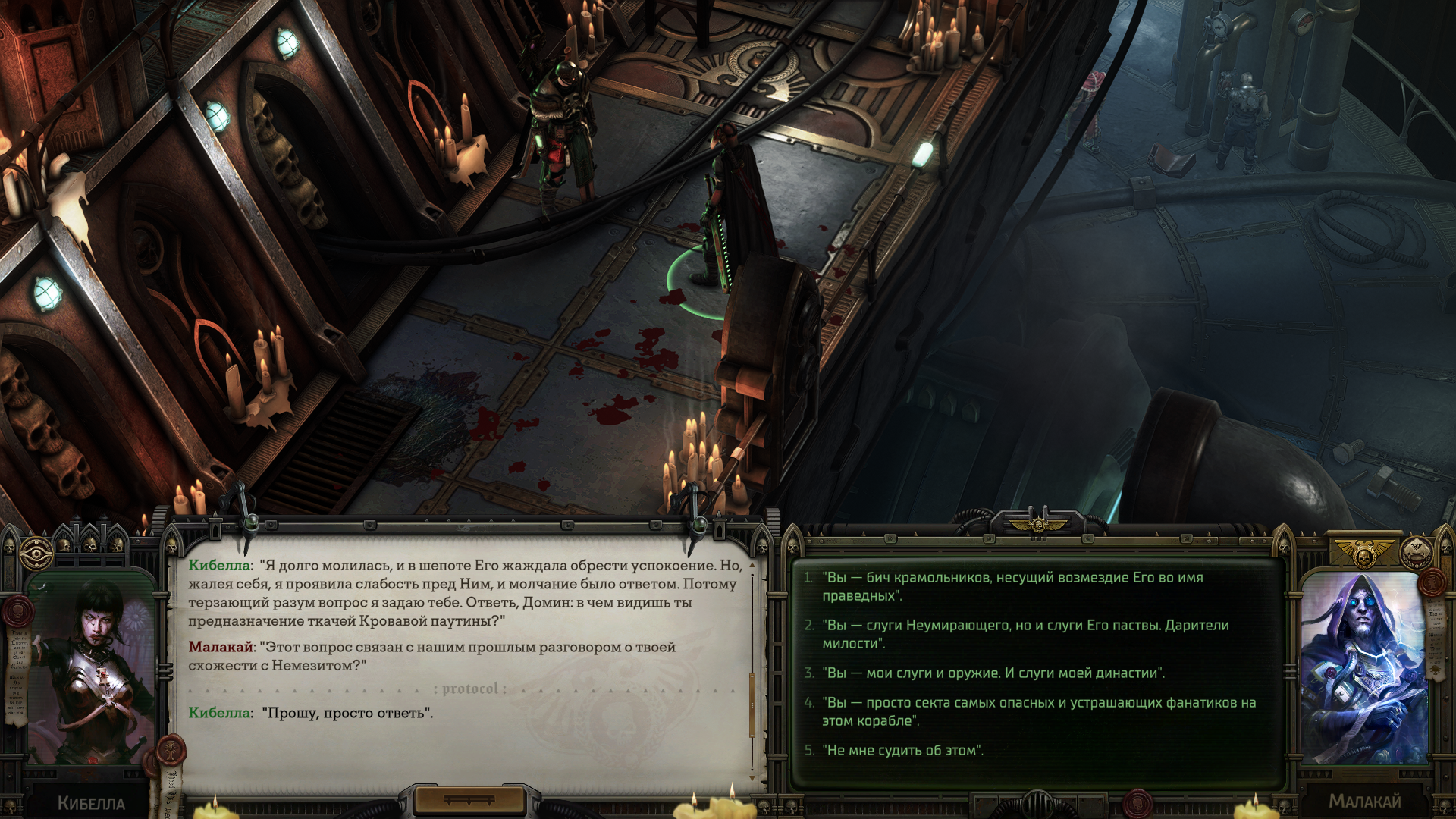This screenshot has height=819, width=1456.
Task: Choose "Не мне судить об этом"
Action: click(902, 750)
